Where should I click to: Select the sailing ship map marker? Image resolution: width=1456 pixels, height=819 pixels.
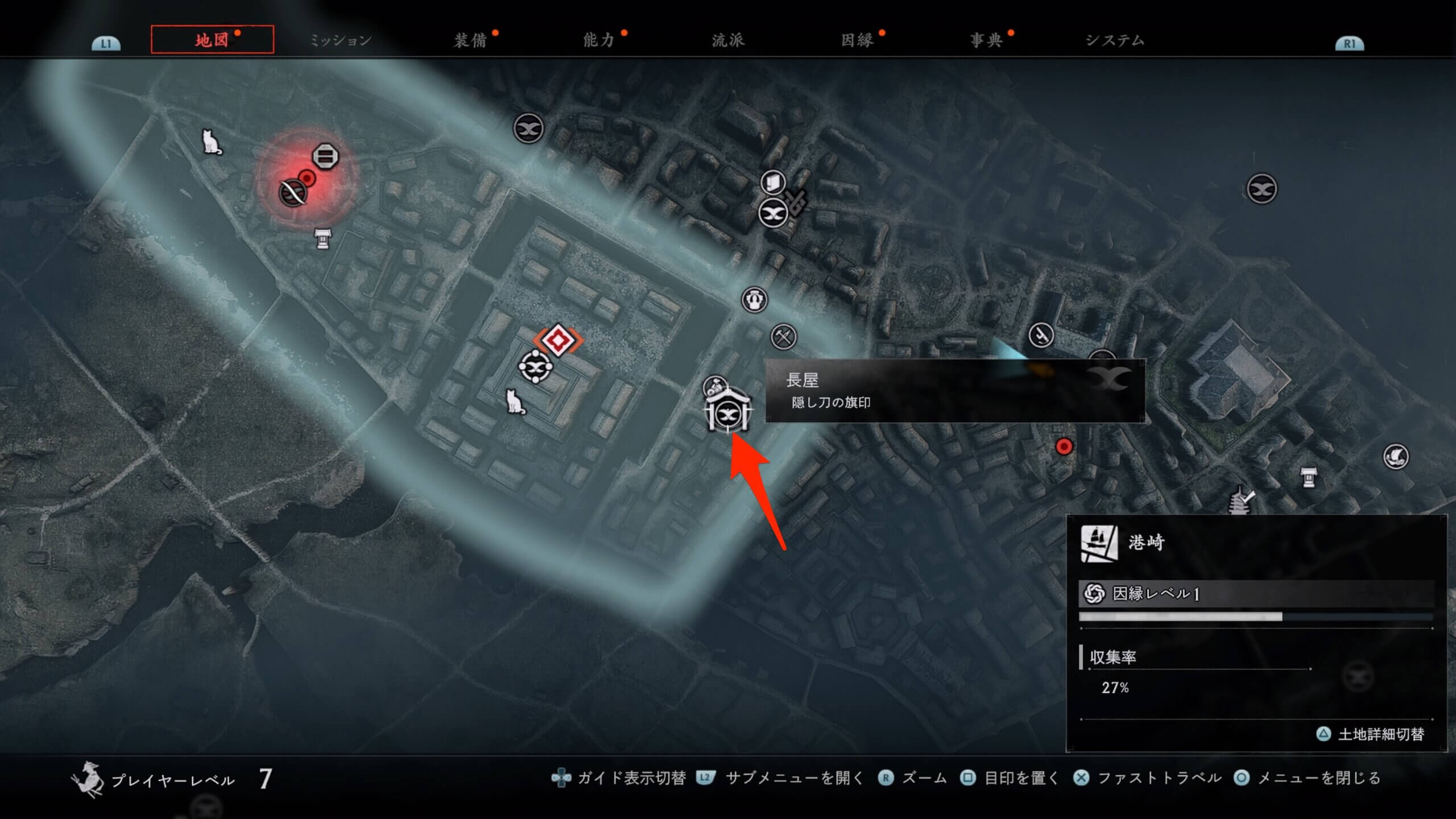point(1396,456)
